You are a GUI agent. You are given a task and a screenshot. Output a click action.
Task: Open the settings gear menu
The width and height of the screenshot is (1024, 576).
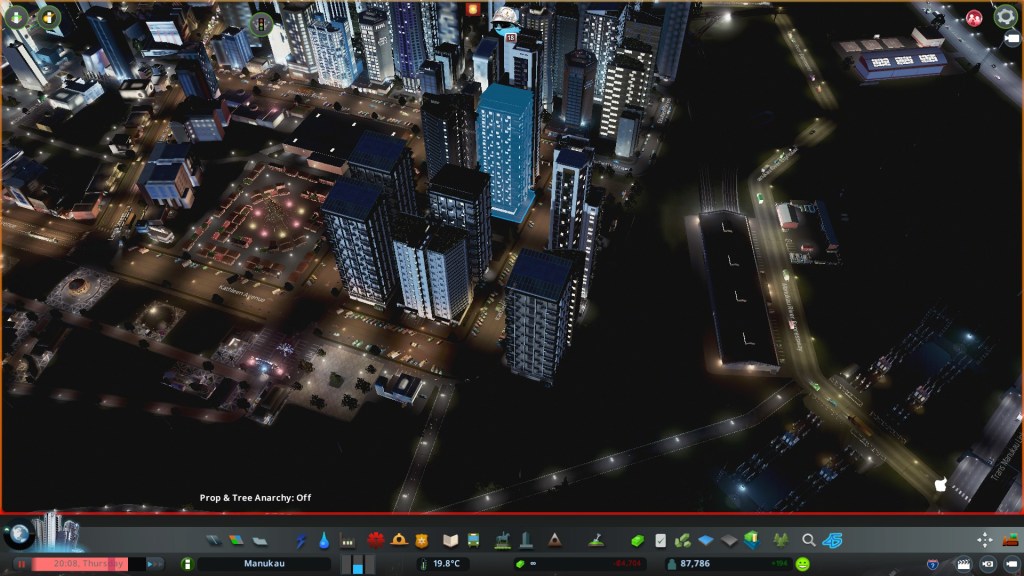[x=1005, y=17]
